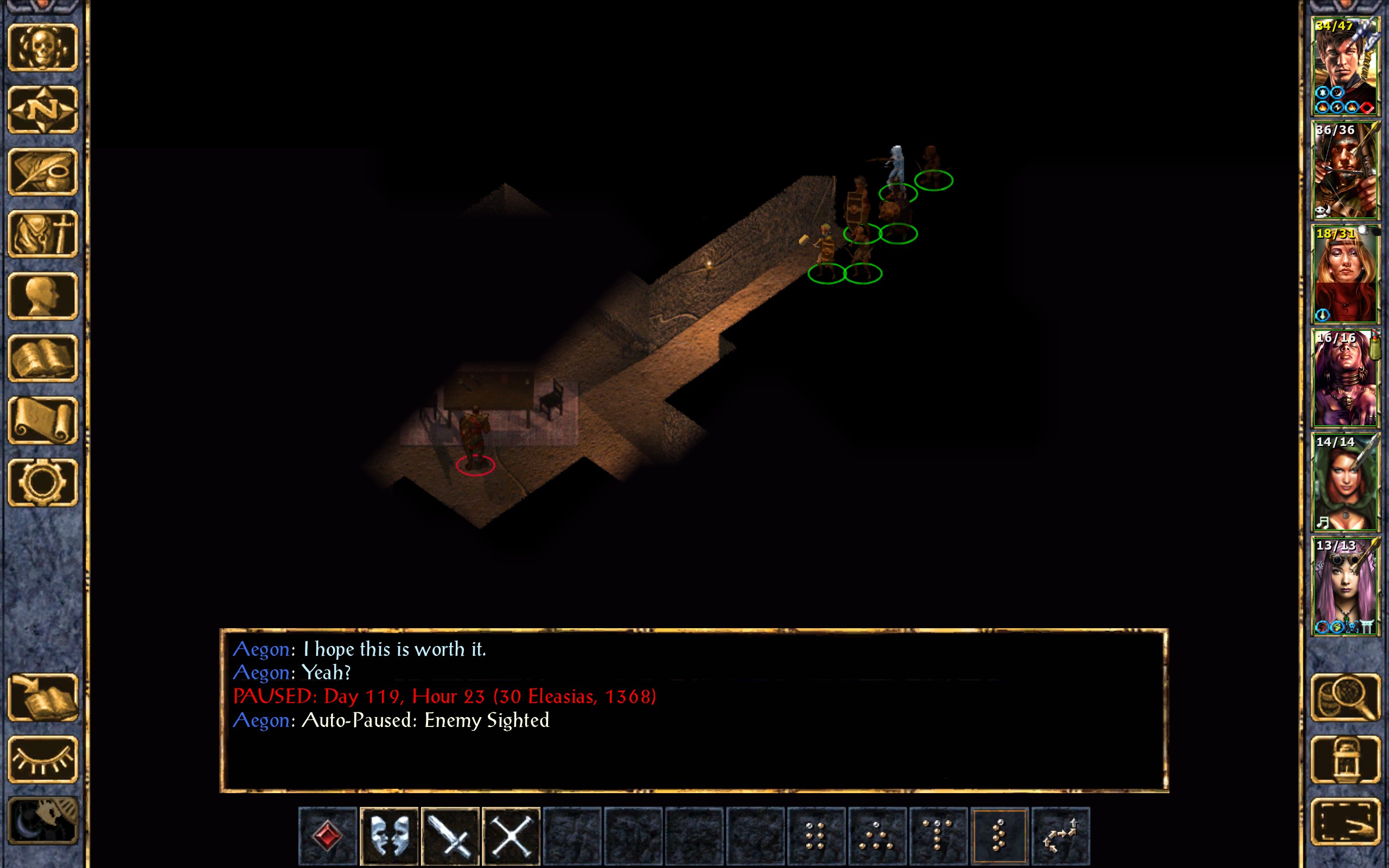Viewport: 1389px width, 868px height.
Task: Open the mage spellbook icon
Action: tap(43, 358)
